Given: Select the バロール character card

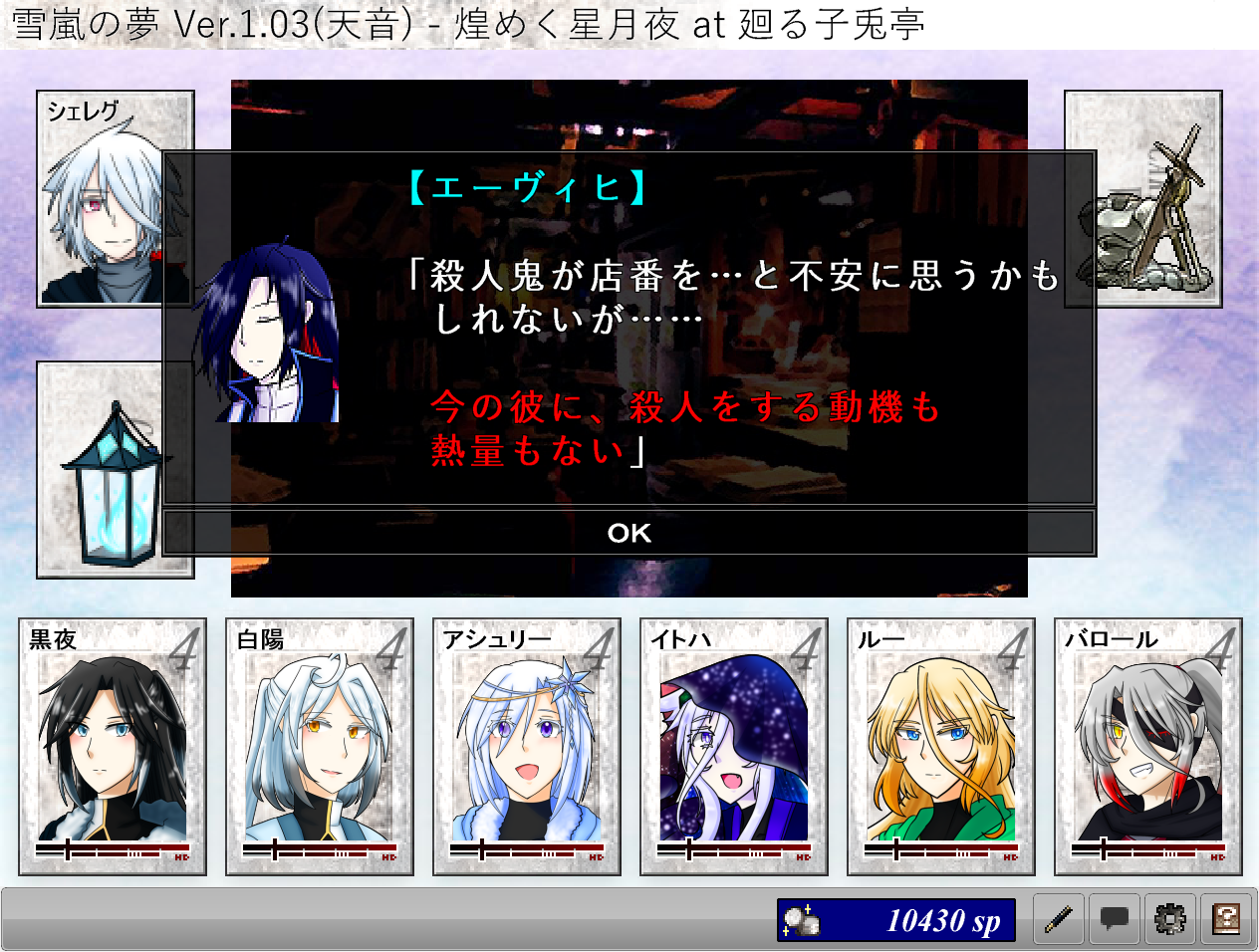Looking at the screenshot, I should tap(1148, 746).
